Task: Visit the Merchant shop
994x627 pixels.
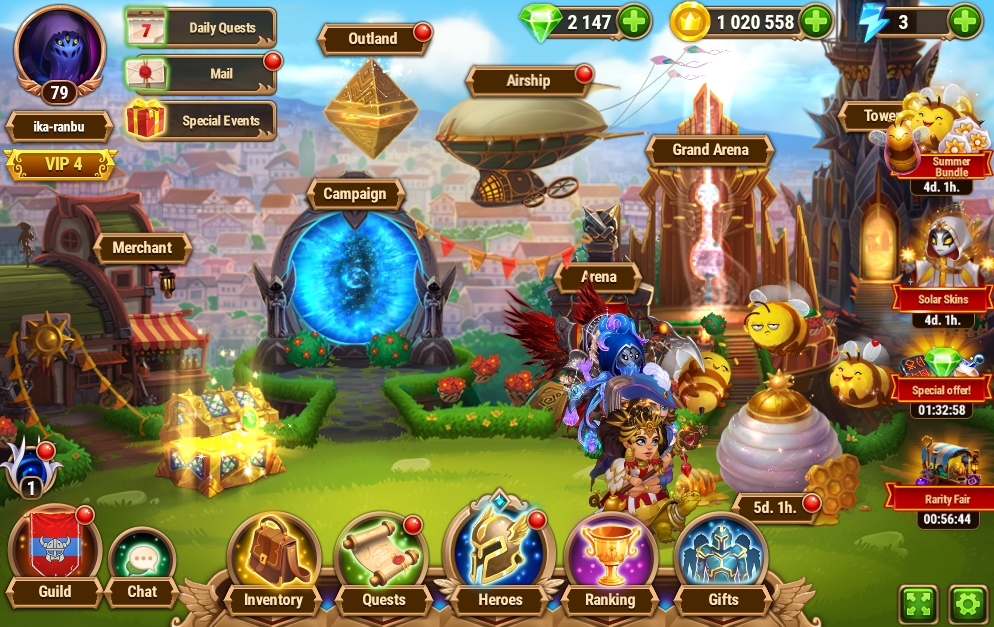Action: [142, 248]
